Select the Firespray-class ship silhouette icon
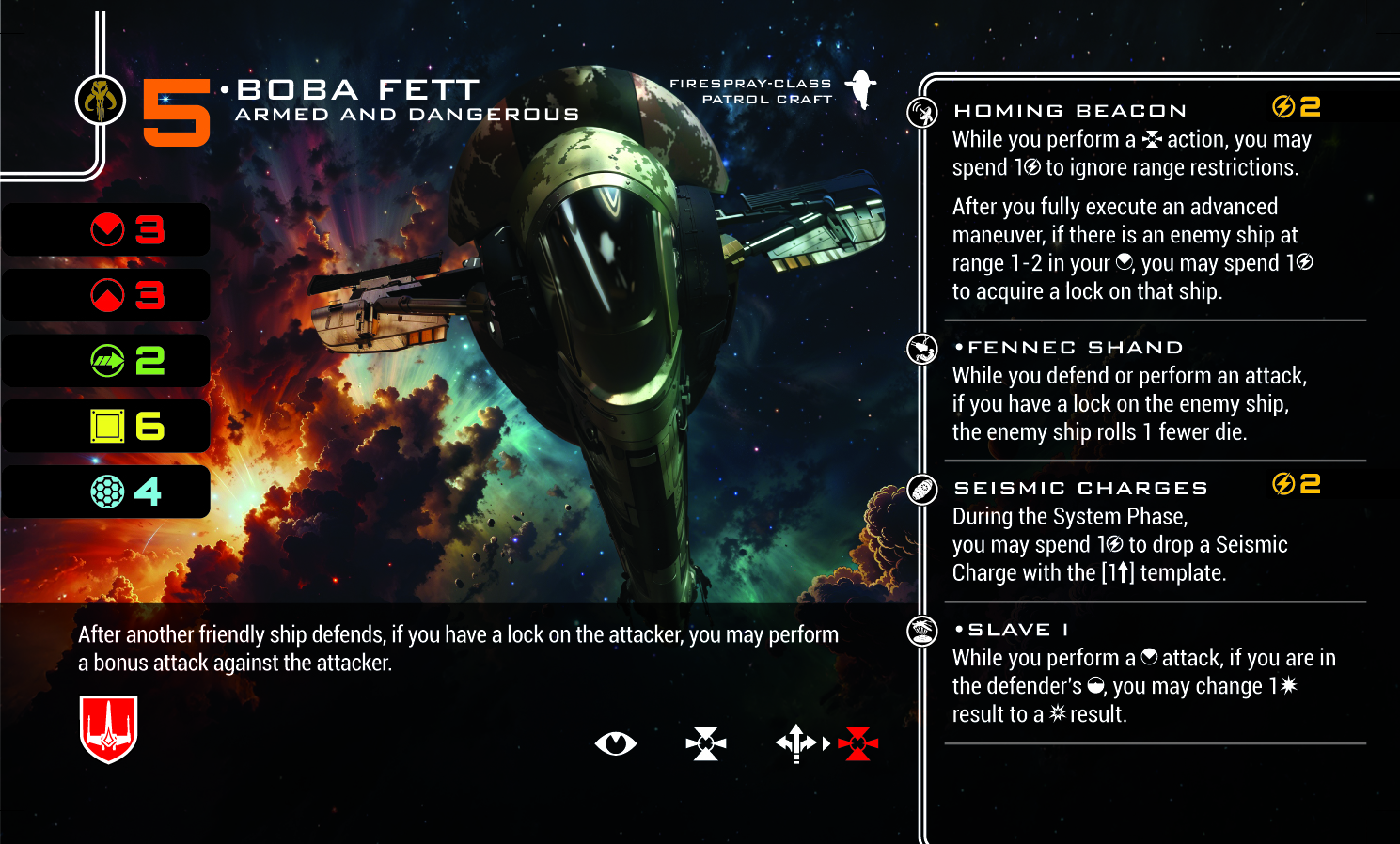 tap(861, 90)
